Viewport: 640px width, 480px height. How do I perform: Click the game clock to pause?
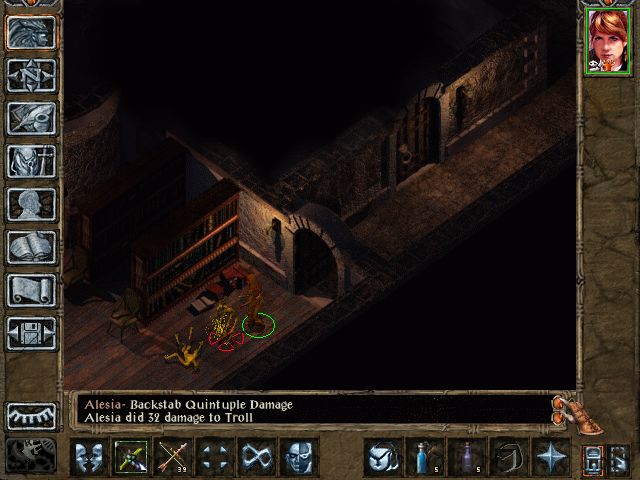coord(31,455)
